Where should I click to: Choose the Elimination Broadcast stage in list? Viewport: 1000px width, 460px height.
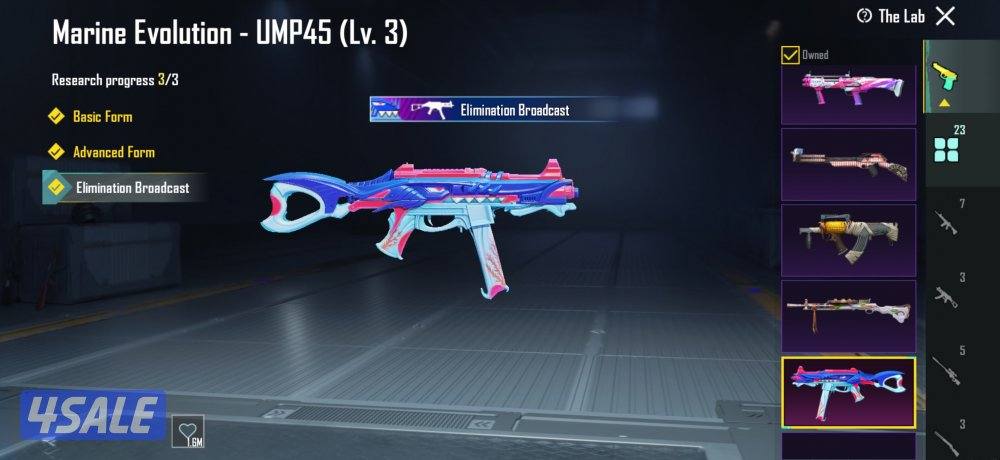coord(131,187)
